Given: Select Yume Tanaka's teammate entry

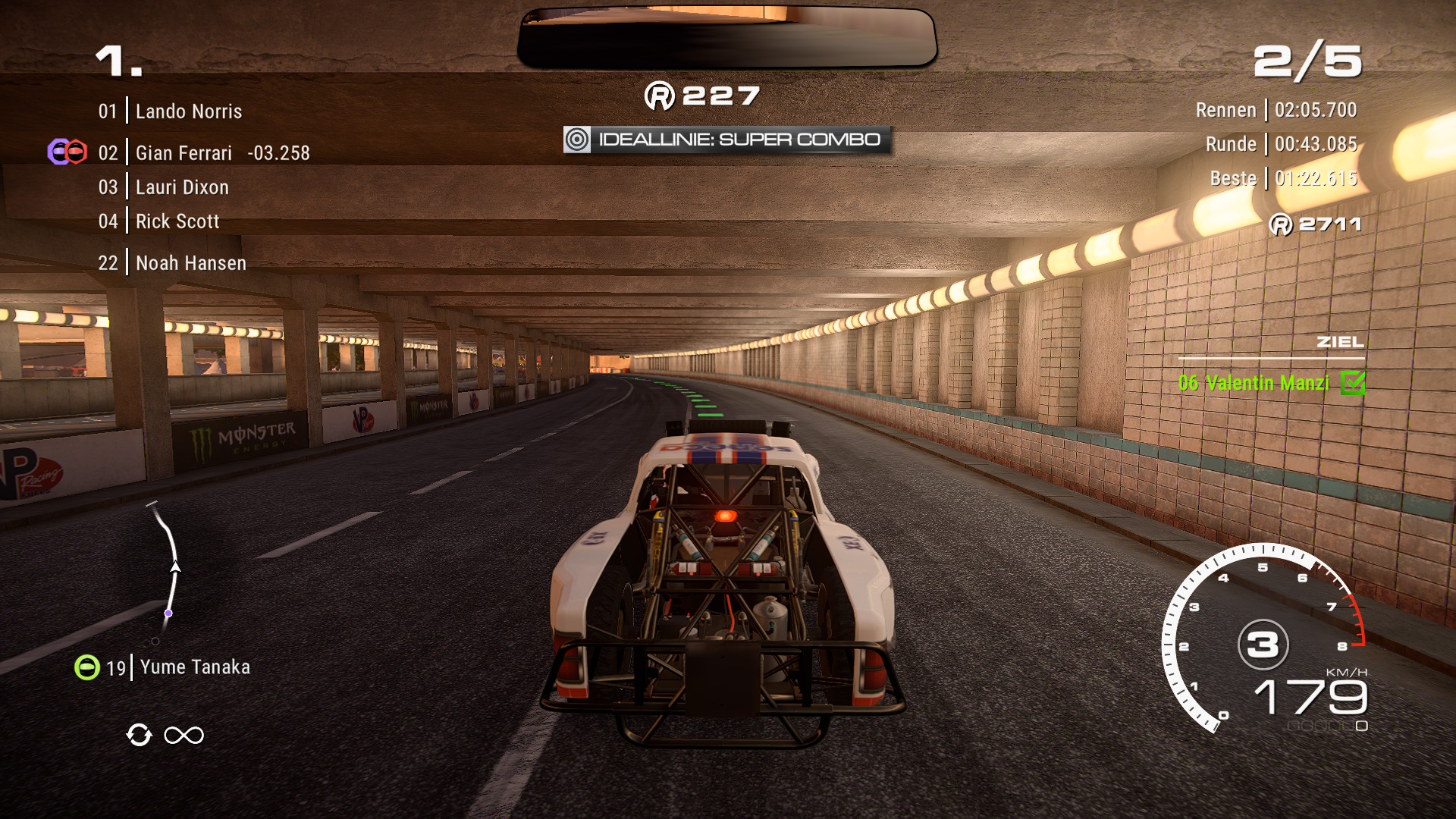Looking at the screenshot, I should pyautogui.click(x=194, y=667).
